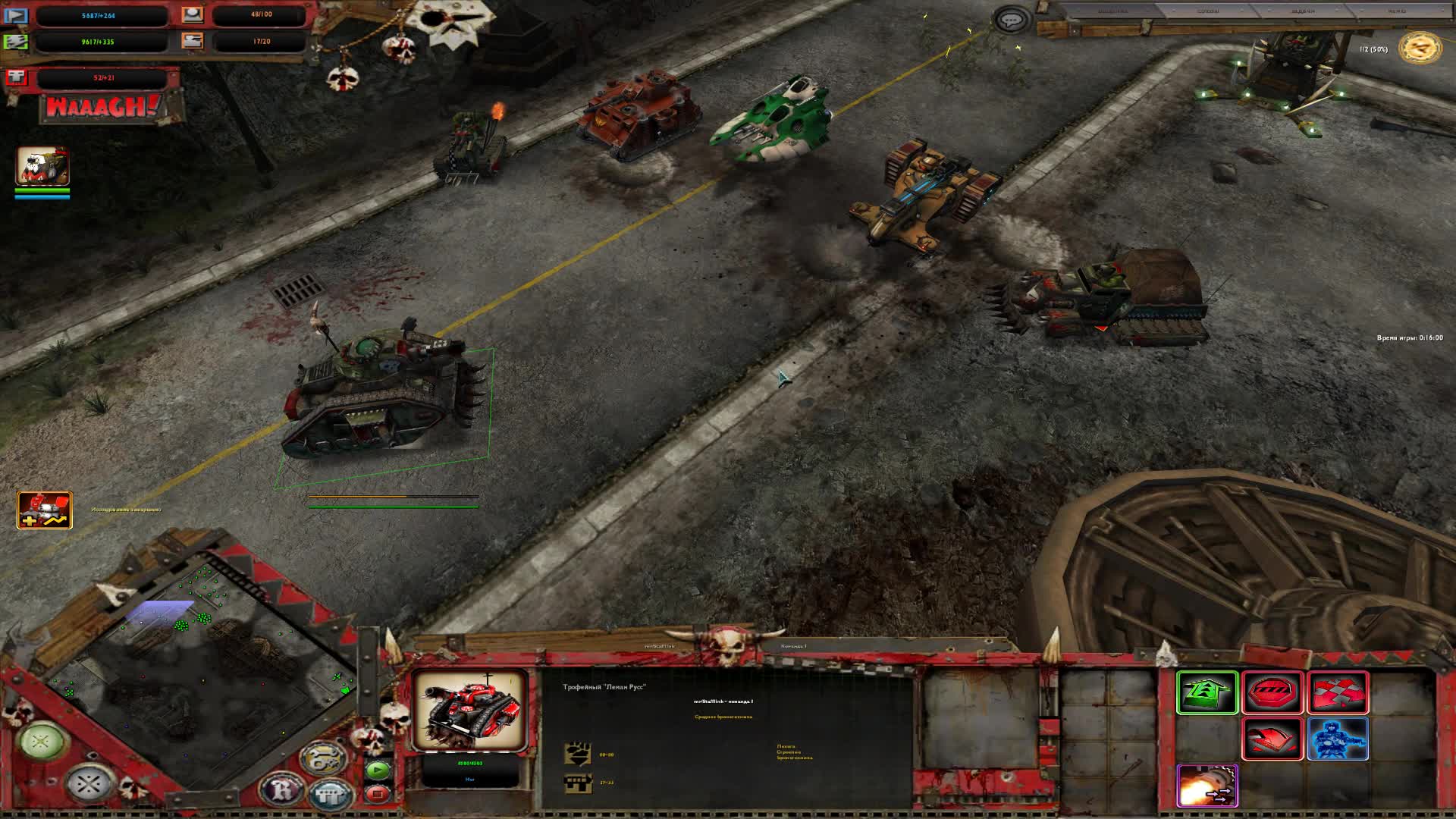This screenshot has height=819, width=1456.
Task: Click the green round minimap button
Action: point(42,741)
